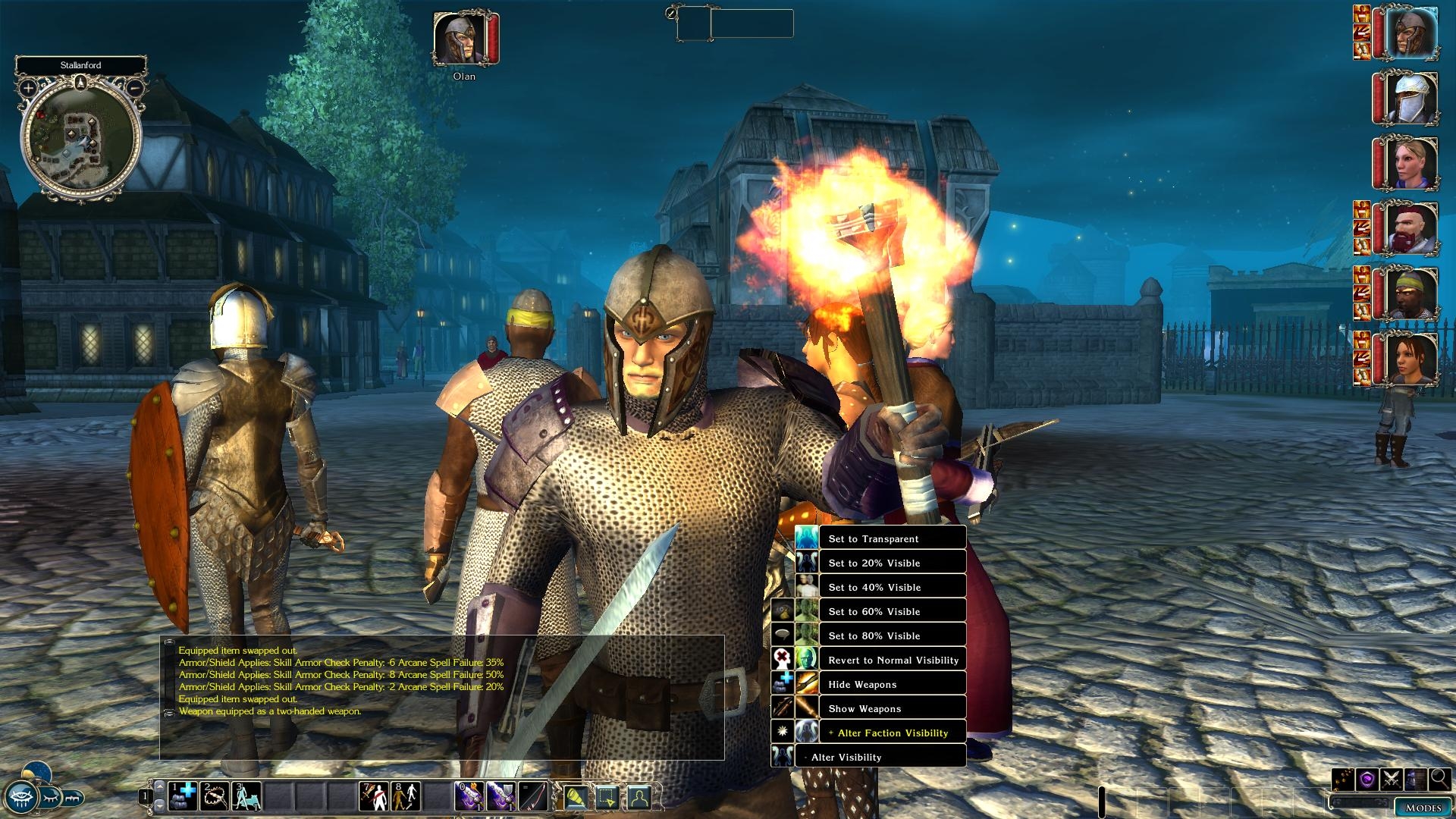Activate hotbar slot 1 healing kit
This screenshot has width=1456, height=819.
pyautogui.click(x=182, y=796)
